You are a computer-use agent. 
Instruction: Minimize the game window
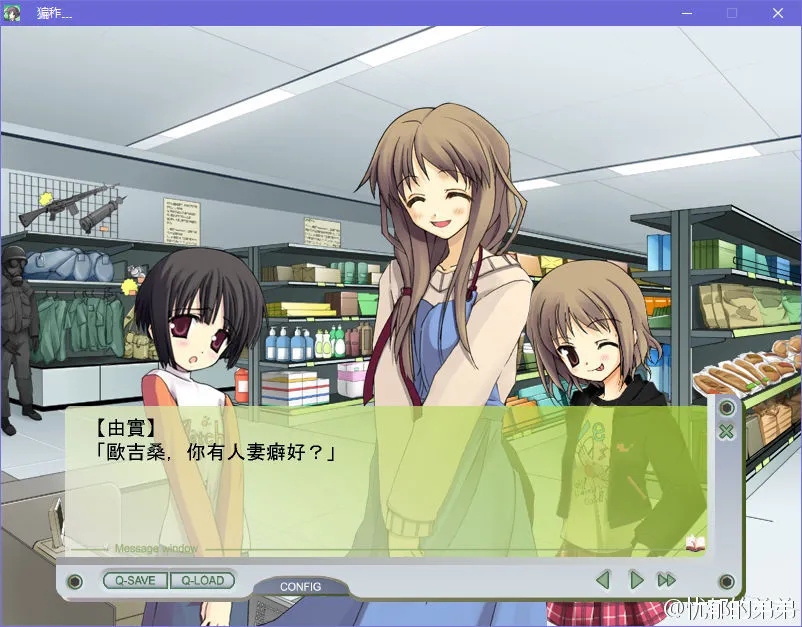686,13
